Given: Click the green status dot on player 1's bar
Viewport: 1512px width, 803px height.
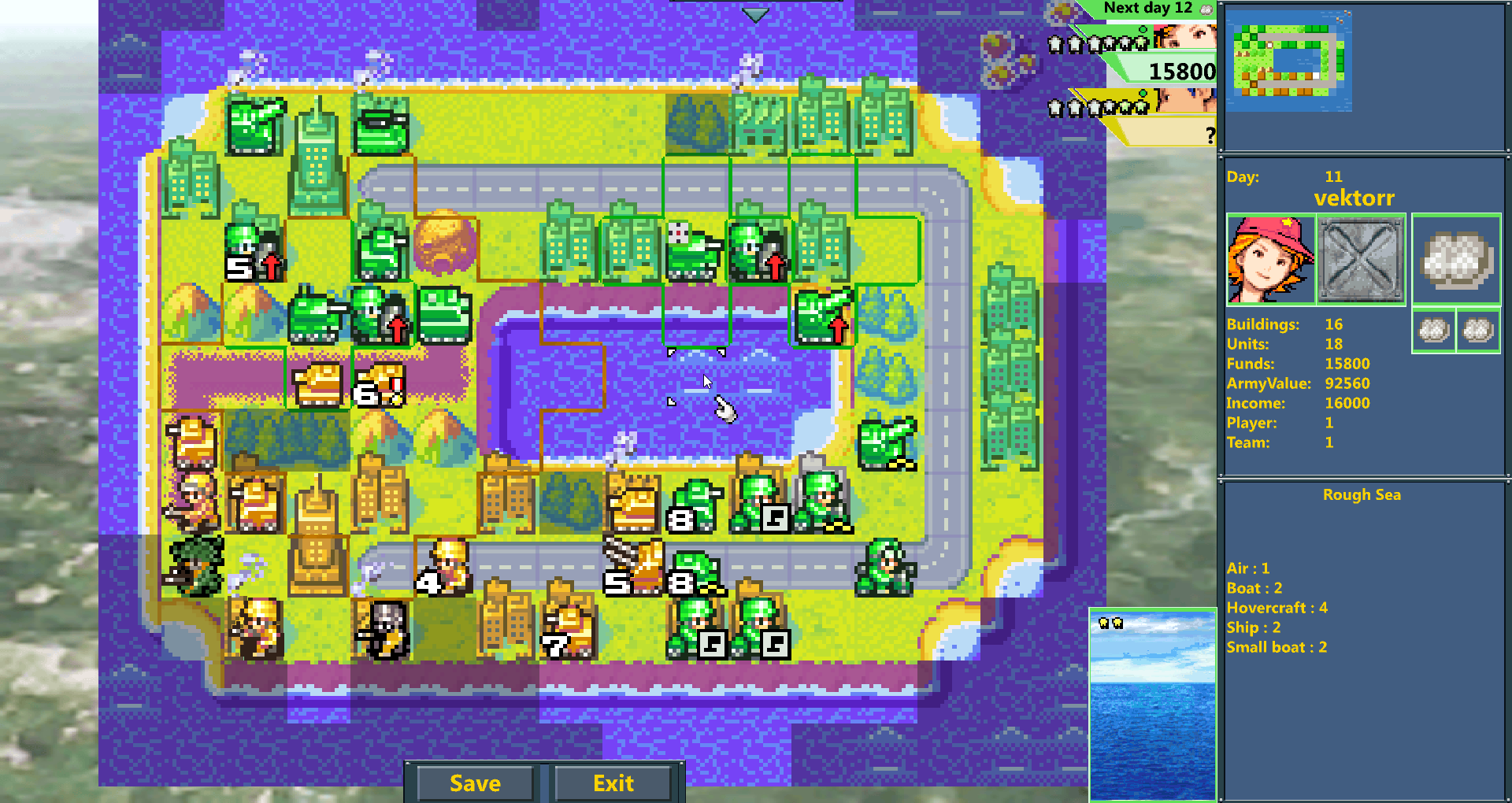Looking at the screenshot, I should [1143, 29].
